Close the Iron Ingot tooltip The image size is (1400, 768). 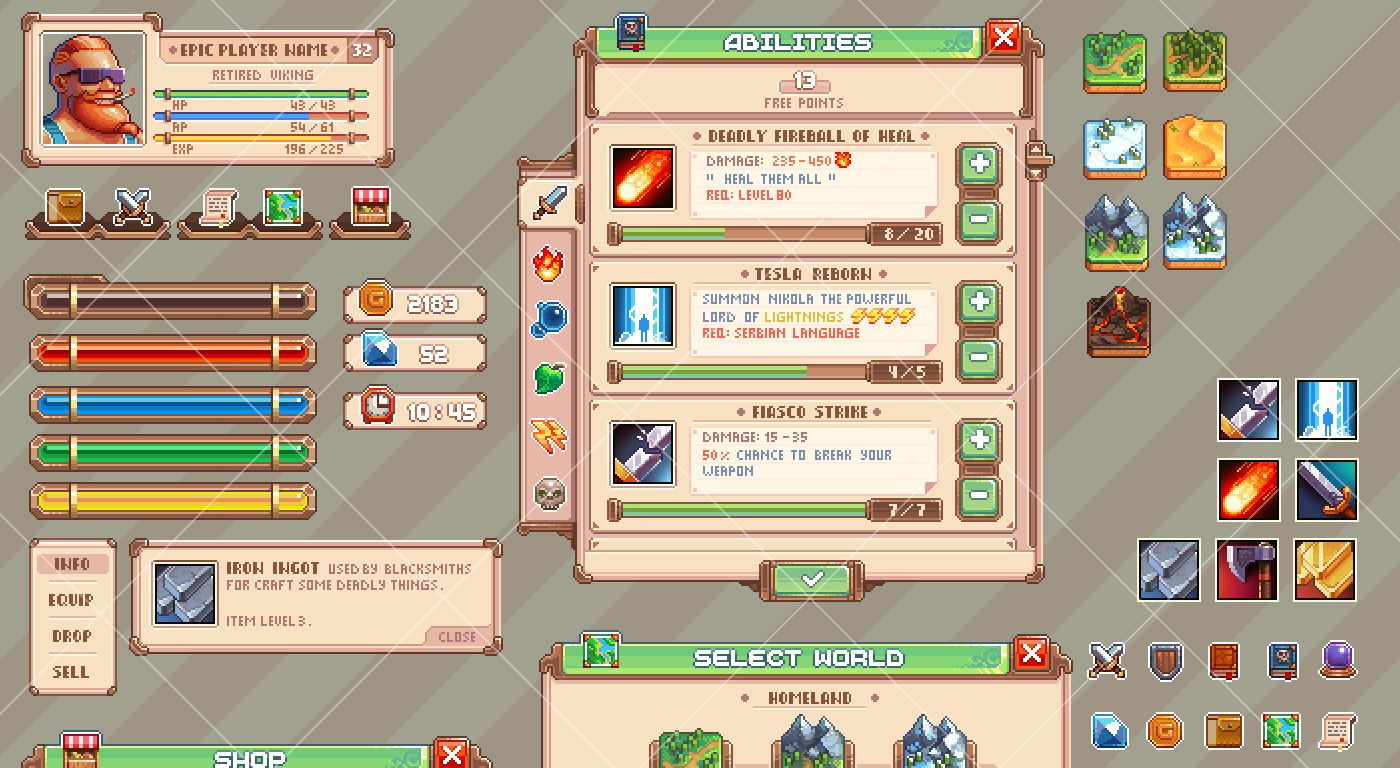click(457, 636)
